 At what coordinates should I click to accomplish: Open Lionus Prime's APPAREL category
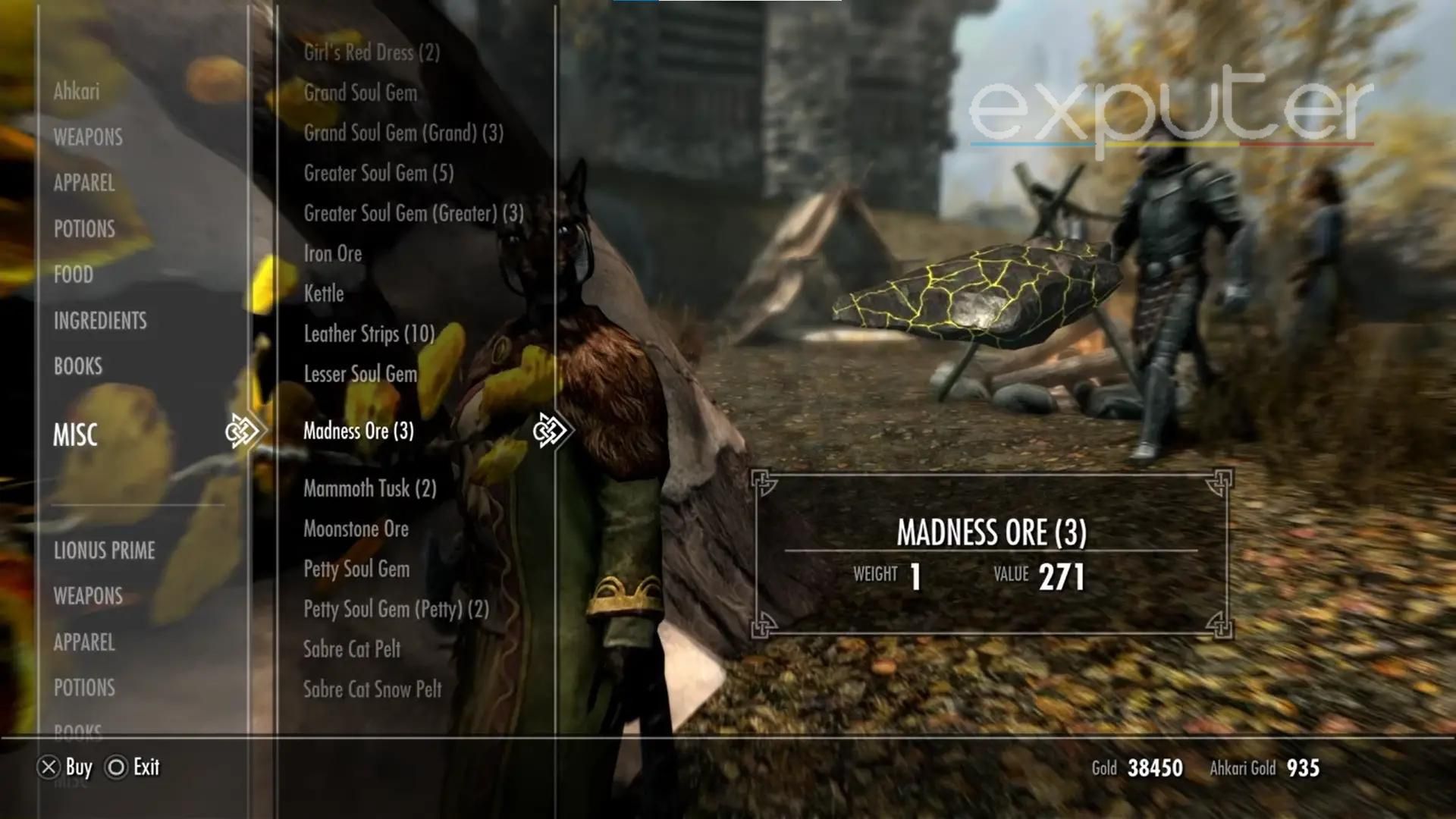pyautogui.click(x=83, y=642)
